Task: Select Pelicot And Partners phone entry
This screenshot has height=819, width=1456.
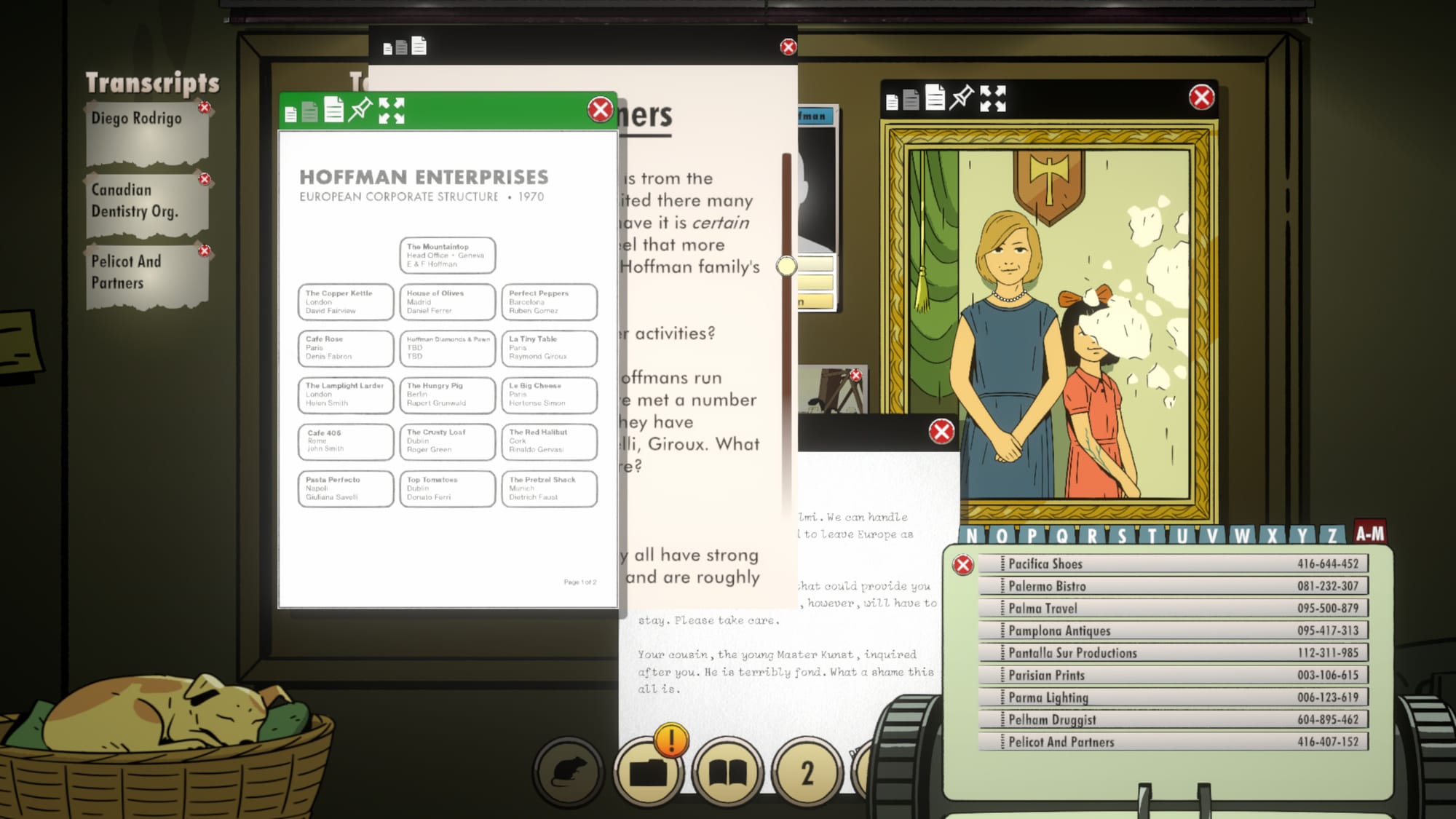Action: click(1174, 742)
